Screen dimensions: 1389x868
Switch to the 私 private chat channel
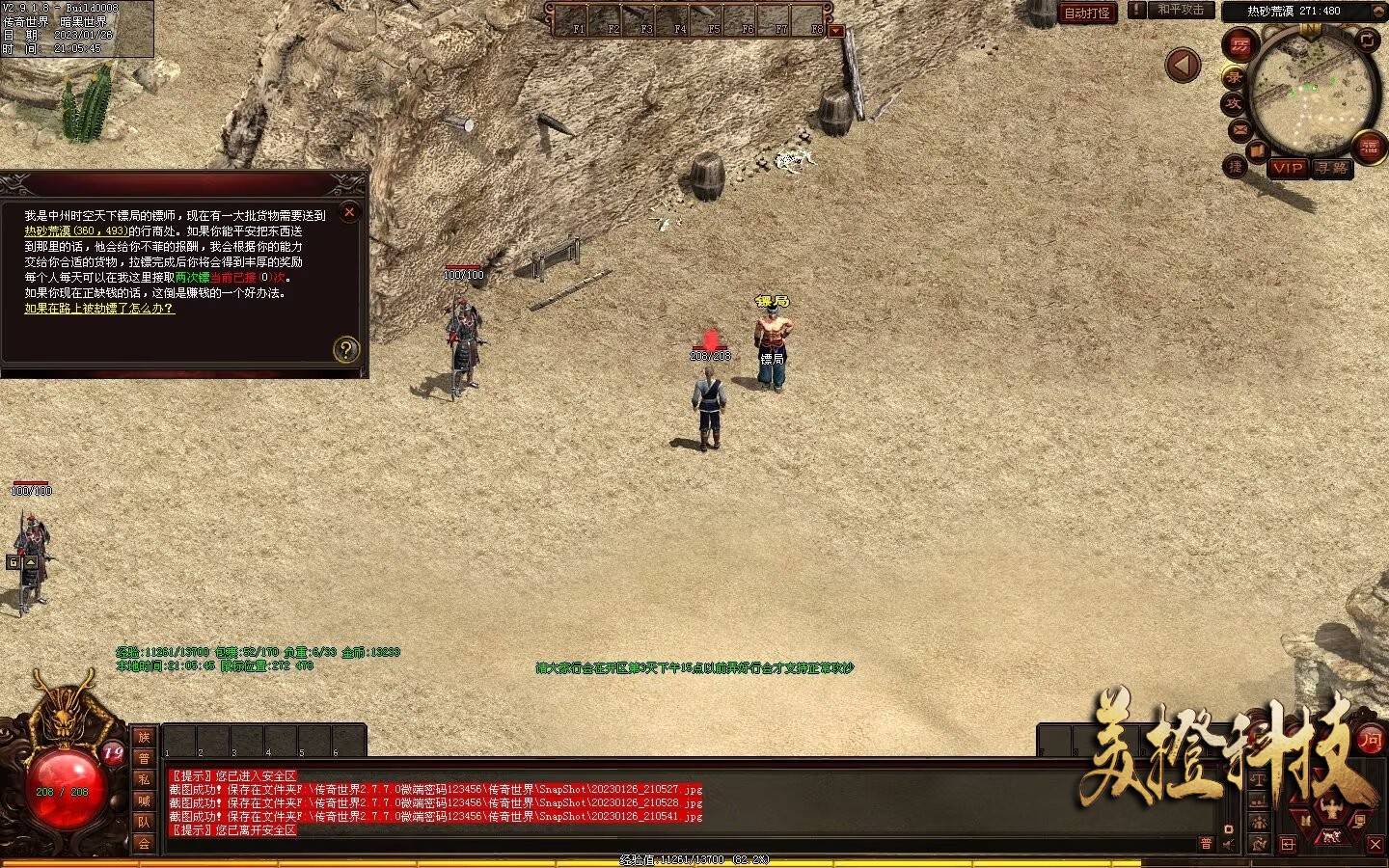pos(144,779)
